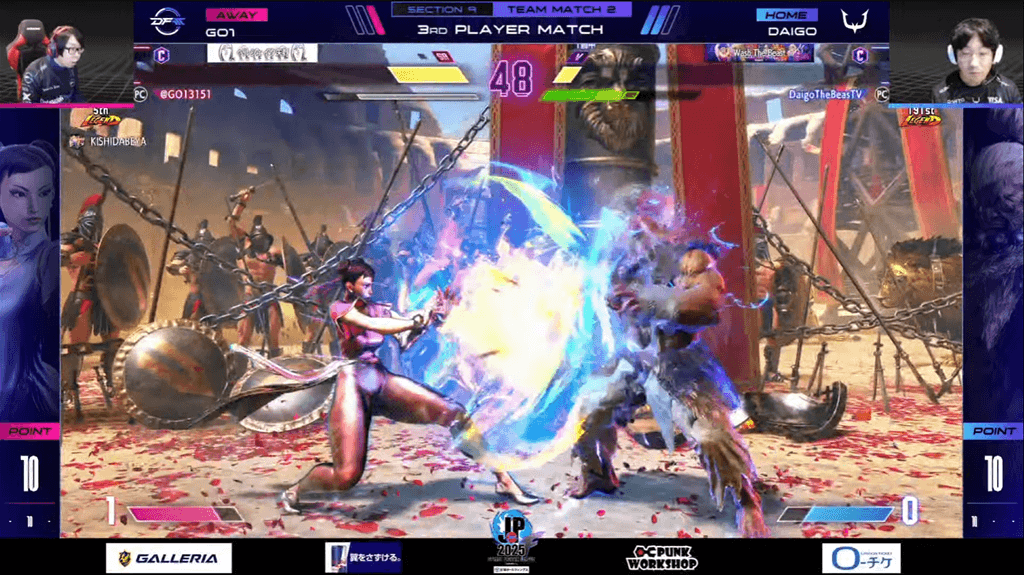Select the PC platform badge beside @GO13151
1024x575 pixels.
(x=141, y=93)
